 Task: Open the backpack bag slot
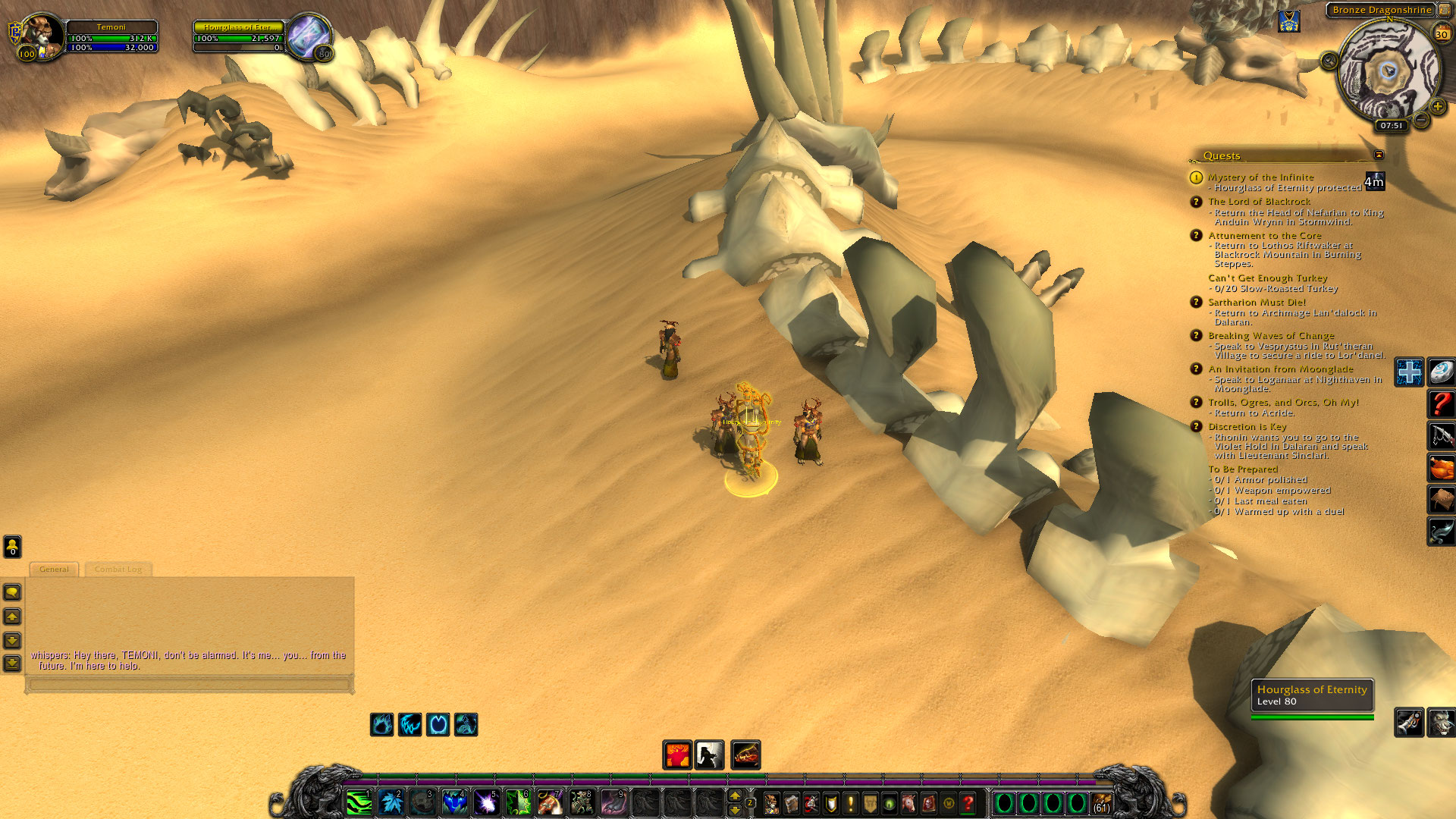click(x=1101, y=803)
